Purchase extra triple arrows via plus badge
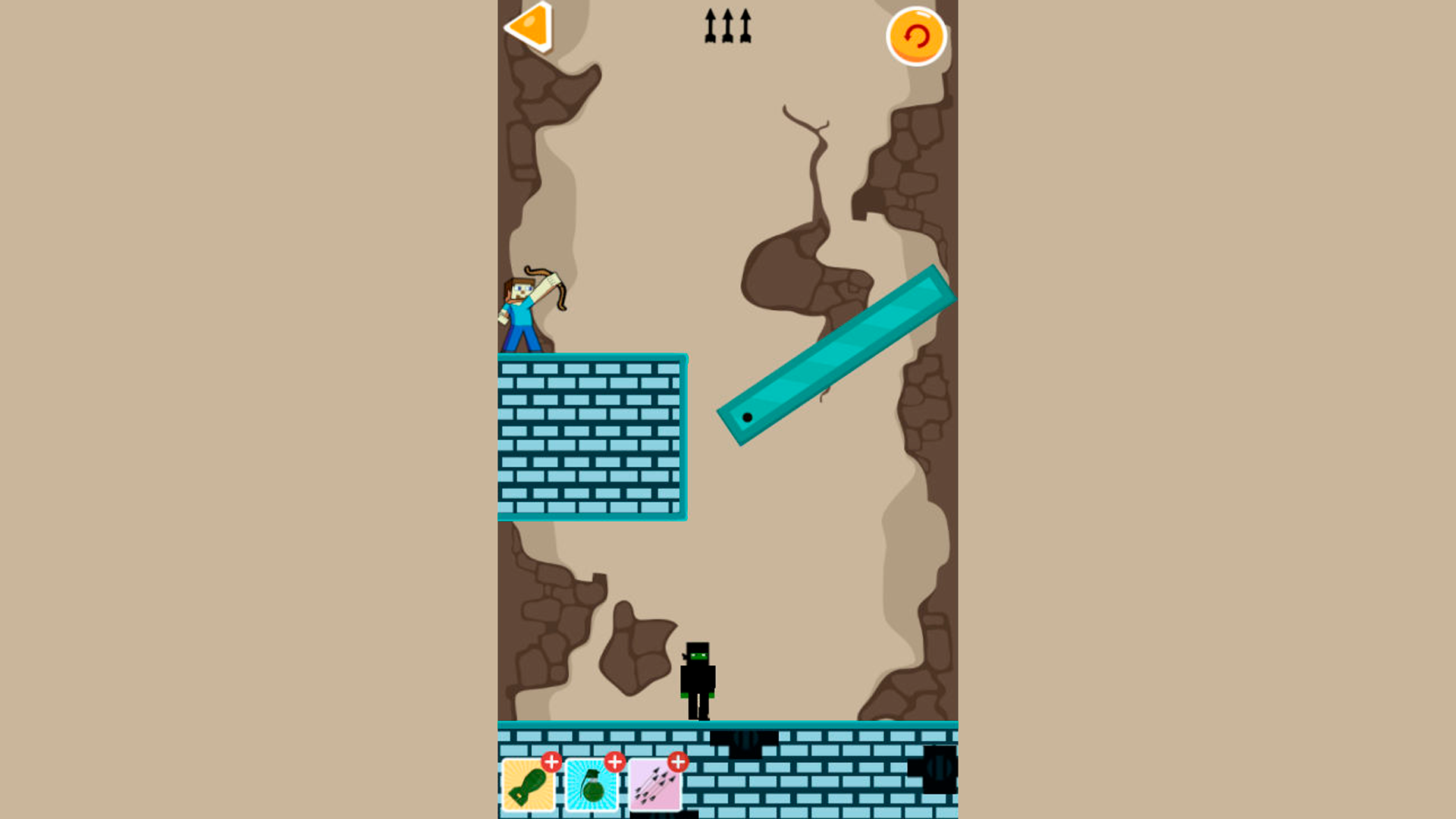1456x819 pixels. (679, 761)
